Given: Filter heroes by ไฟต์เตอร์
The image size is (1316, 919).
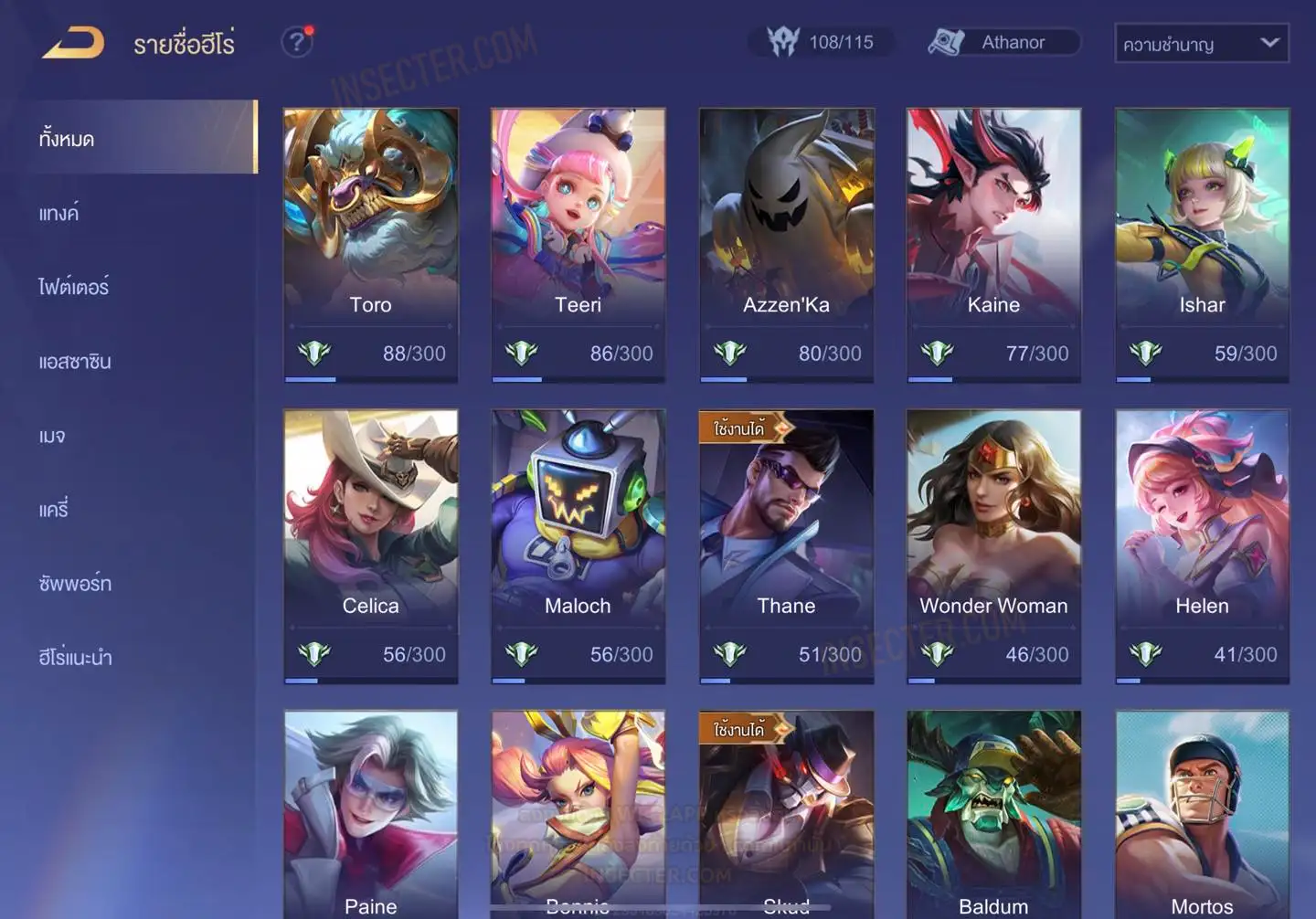Looking at the screenshot, I should click(73, 287).
